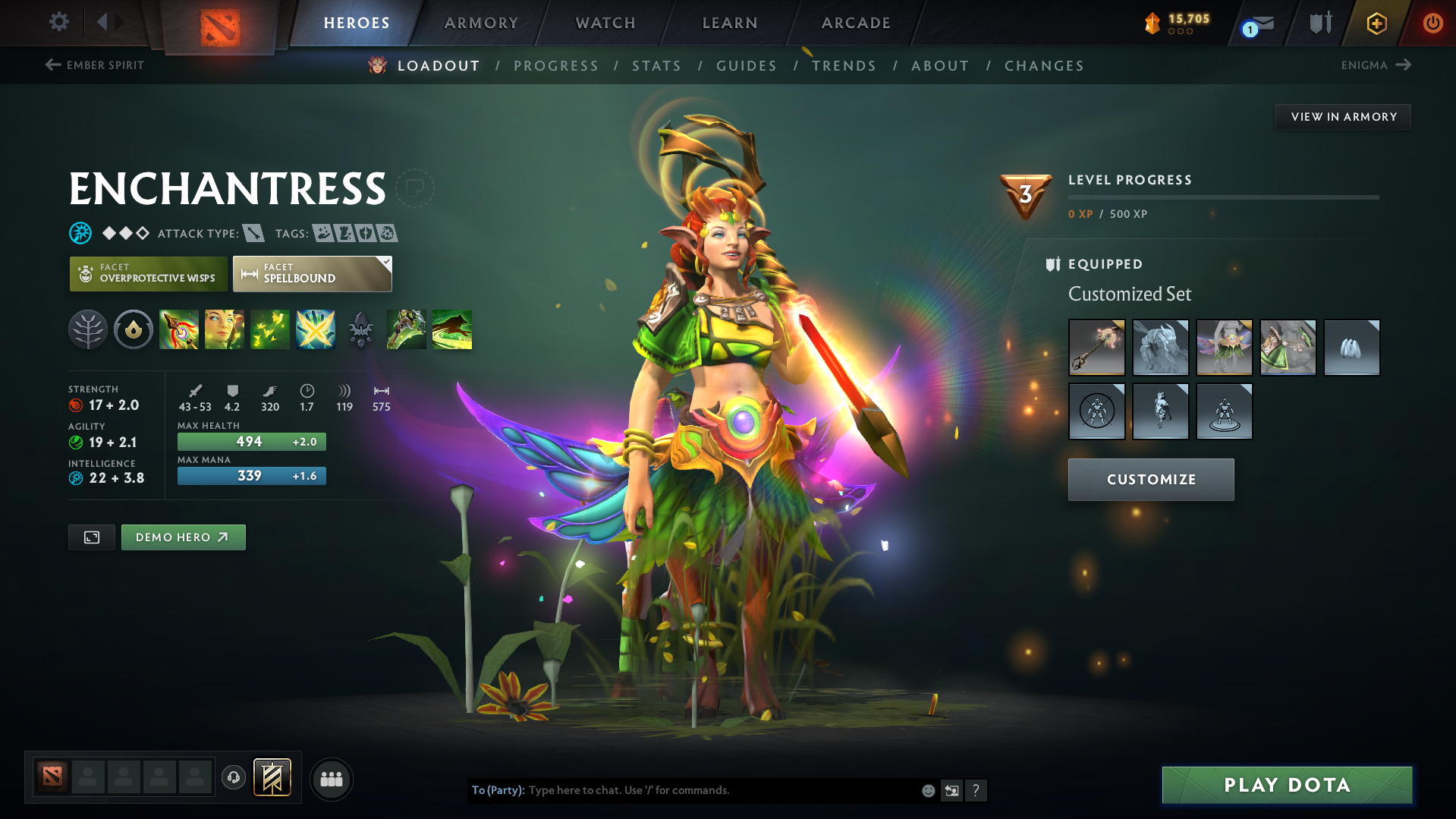Open the Guides section
Viewport: 1456px width, 819px height.
pyautogui.click(x=747, y=66)
